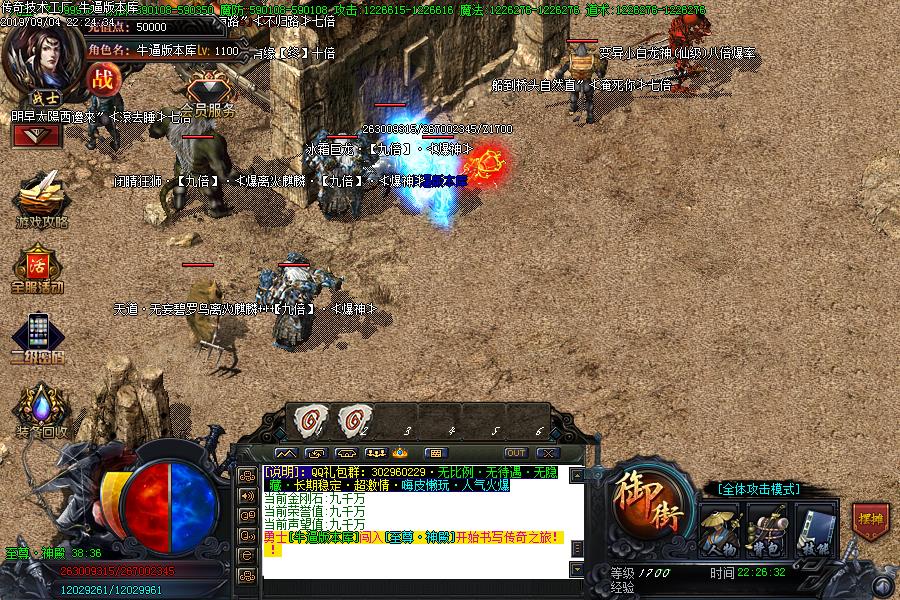Use the scroll item in hotbar slot 2
Viewport: 900px width, 600px height.
(x=354, y=420)
